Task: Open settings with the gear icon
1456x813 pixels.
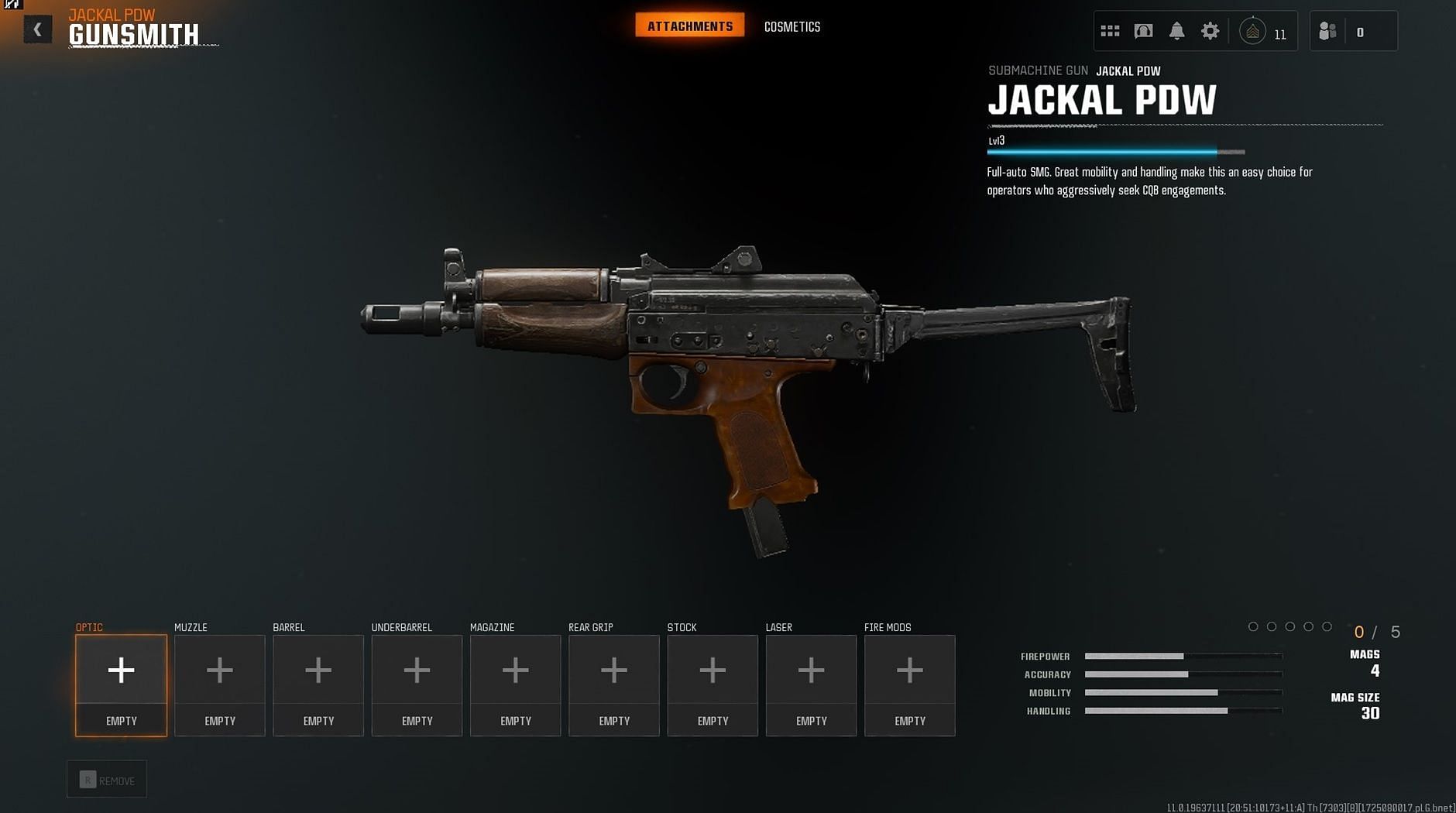Action: 1210,31
